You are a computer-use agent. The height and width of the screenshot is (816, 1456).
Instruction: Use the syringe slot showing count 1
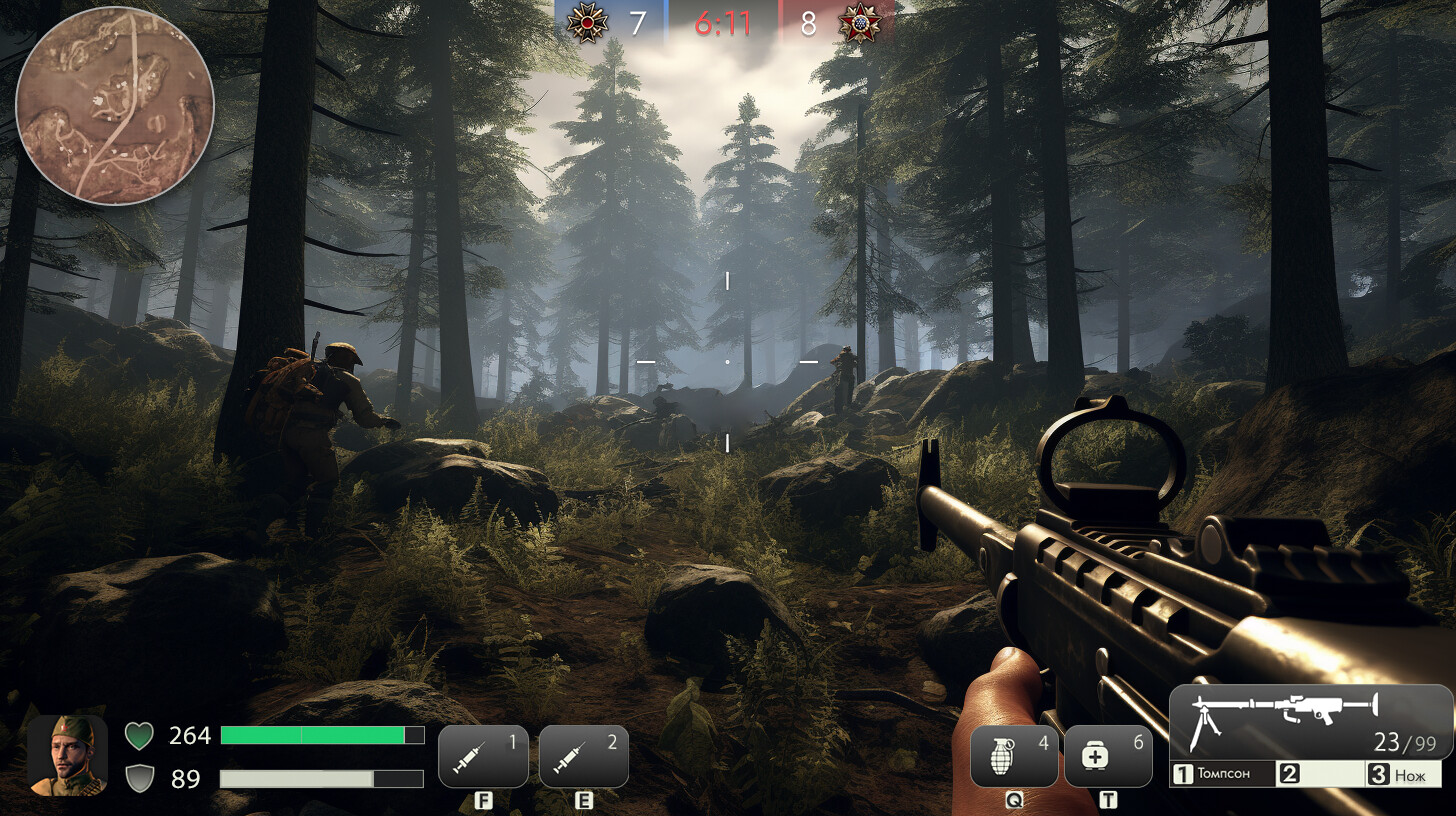tap(483, 756)
